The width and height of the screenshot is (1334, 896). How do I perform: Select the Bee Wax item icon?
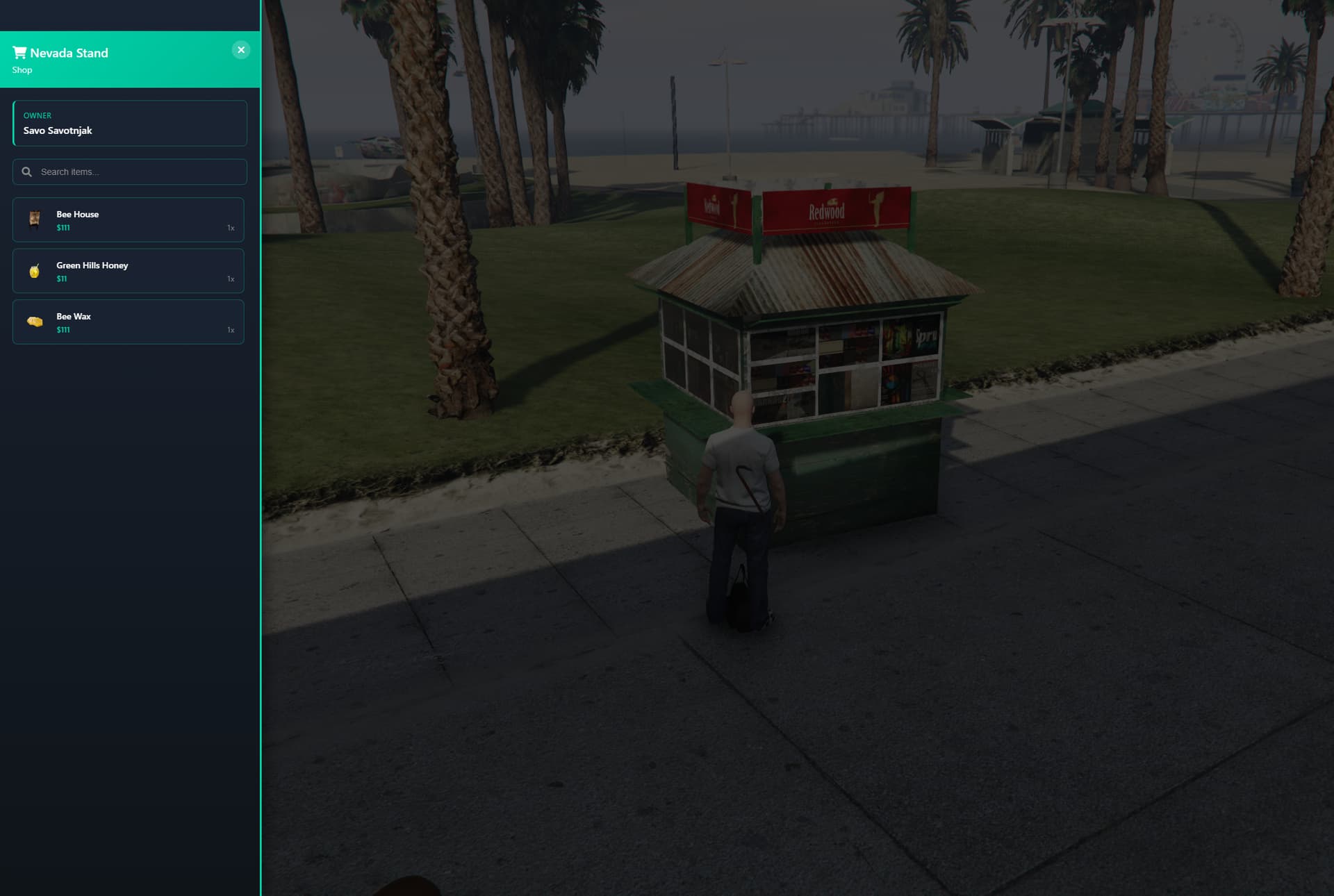point(34,322)
